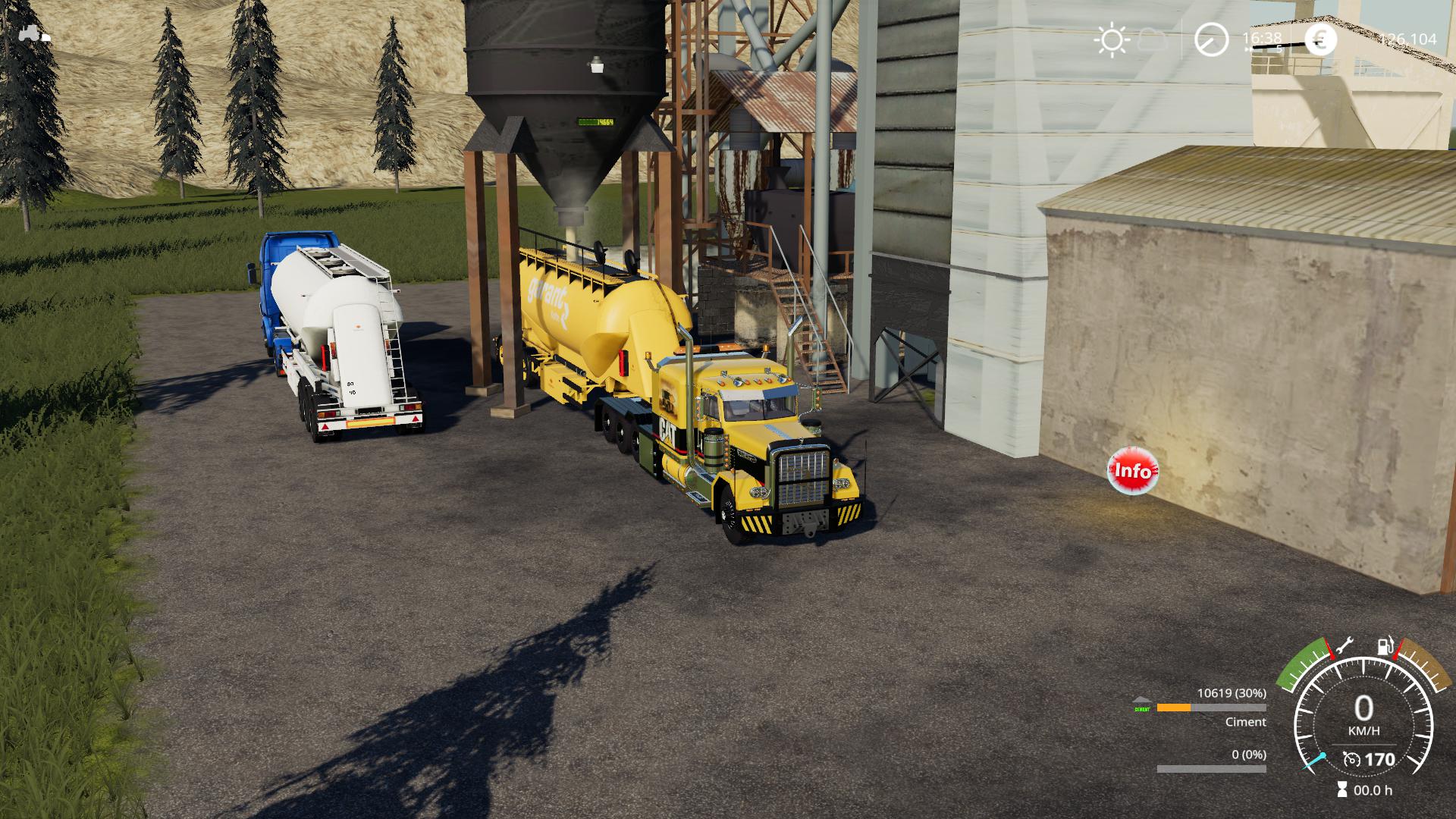This screenshot has width=1456, height=819.
Task: Select the sun weather icon
Action: pos(1112,40)
